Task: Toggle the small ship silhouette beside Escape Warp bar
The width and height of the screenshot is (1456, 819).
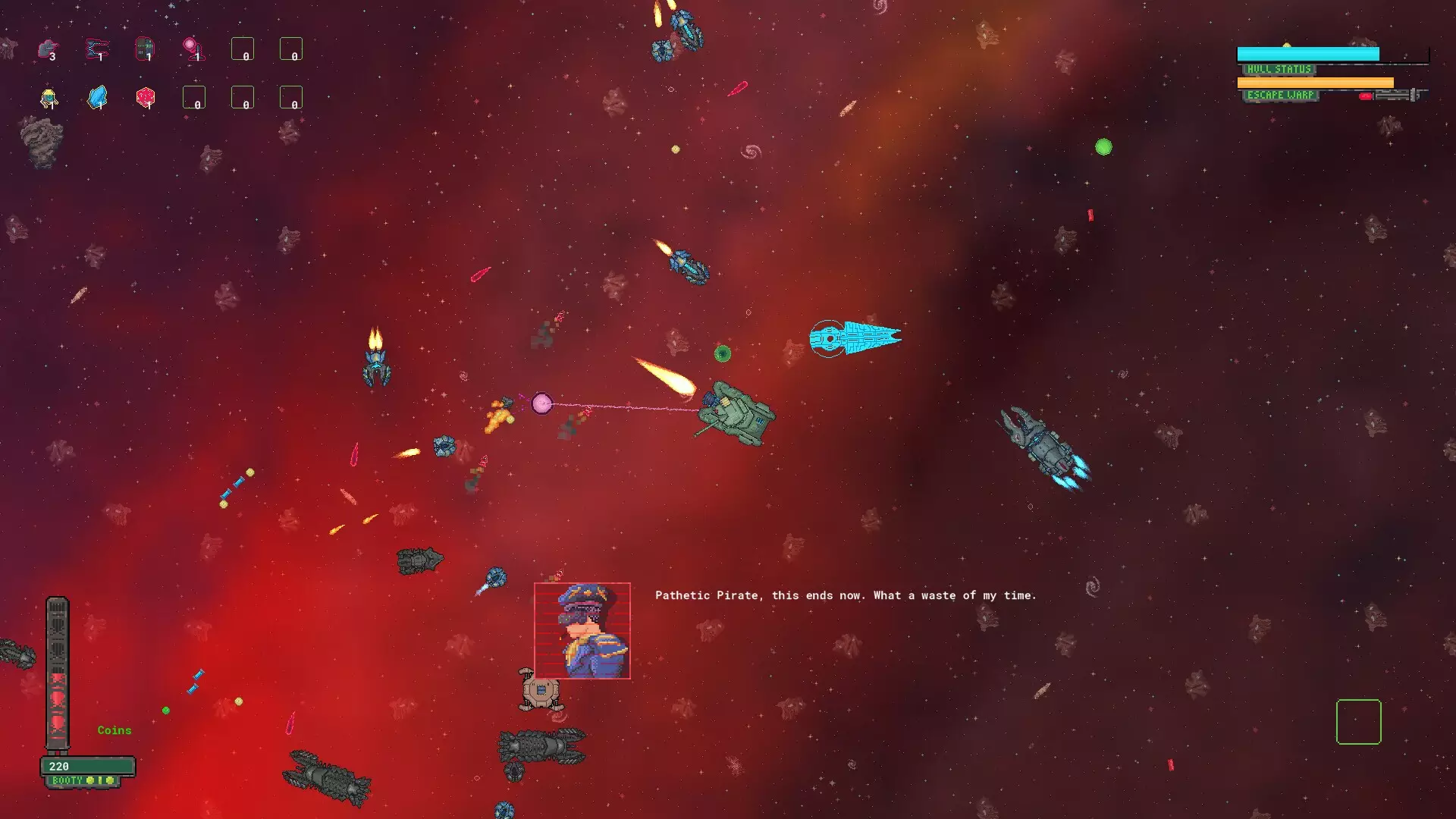Action: pyautogui.click(x=1399, y=95)
